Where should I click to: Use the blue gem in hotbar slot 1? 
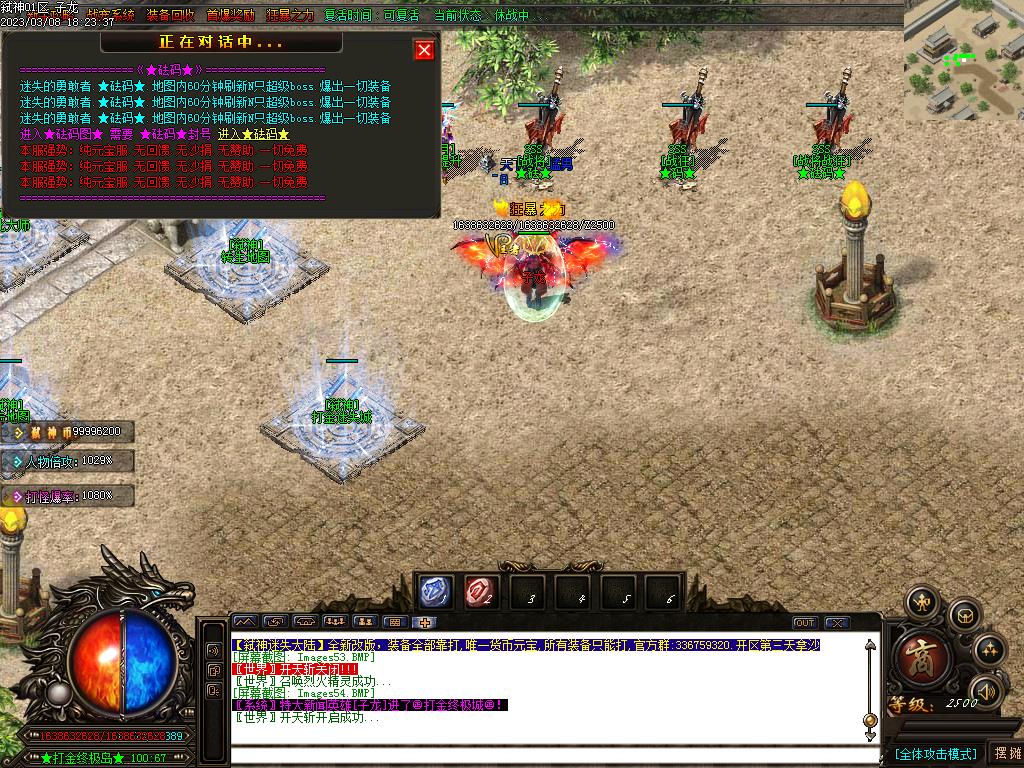[436, 592]
